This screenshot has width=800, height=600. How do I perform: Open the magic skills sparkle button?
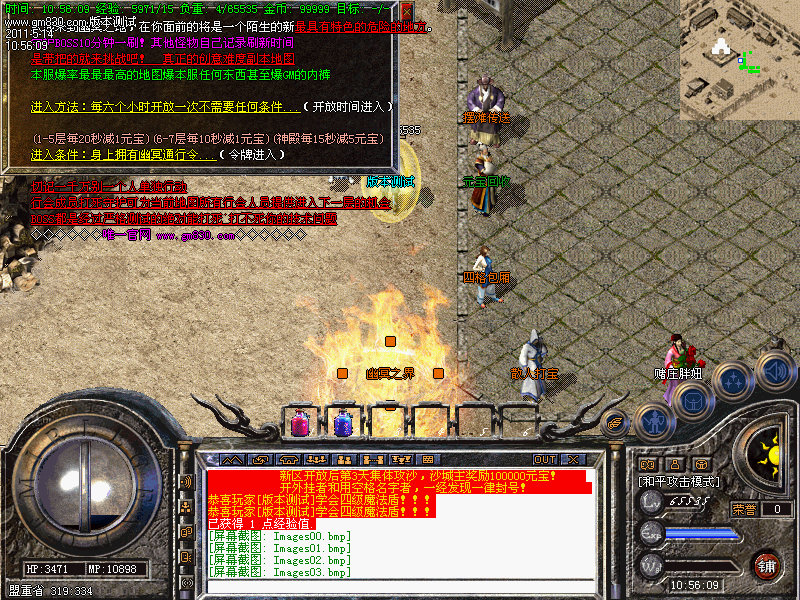(x=734, y=380)
